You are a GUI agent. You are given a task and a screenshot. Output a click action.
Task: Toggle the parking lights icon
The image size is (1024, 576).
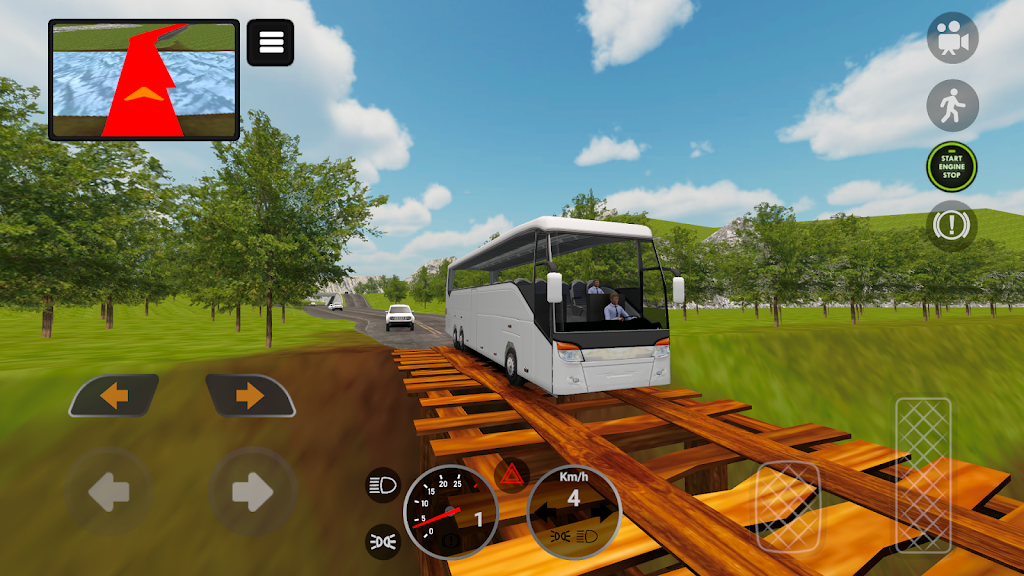383,541
